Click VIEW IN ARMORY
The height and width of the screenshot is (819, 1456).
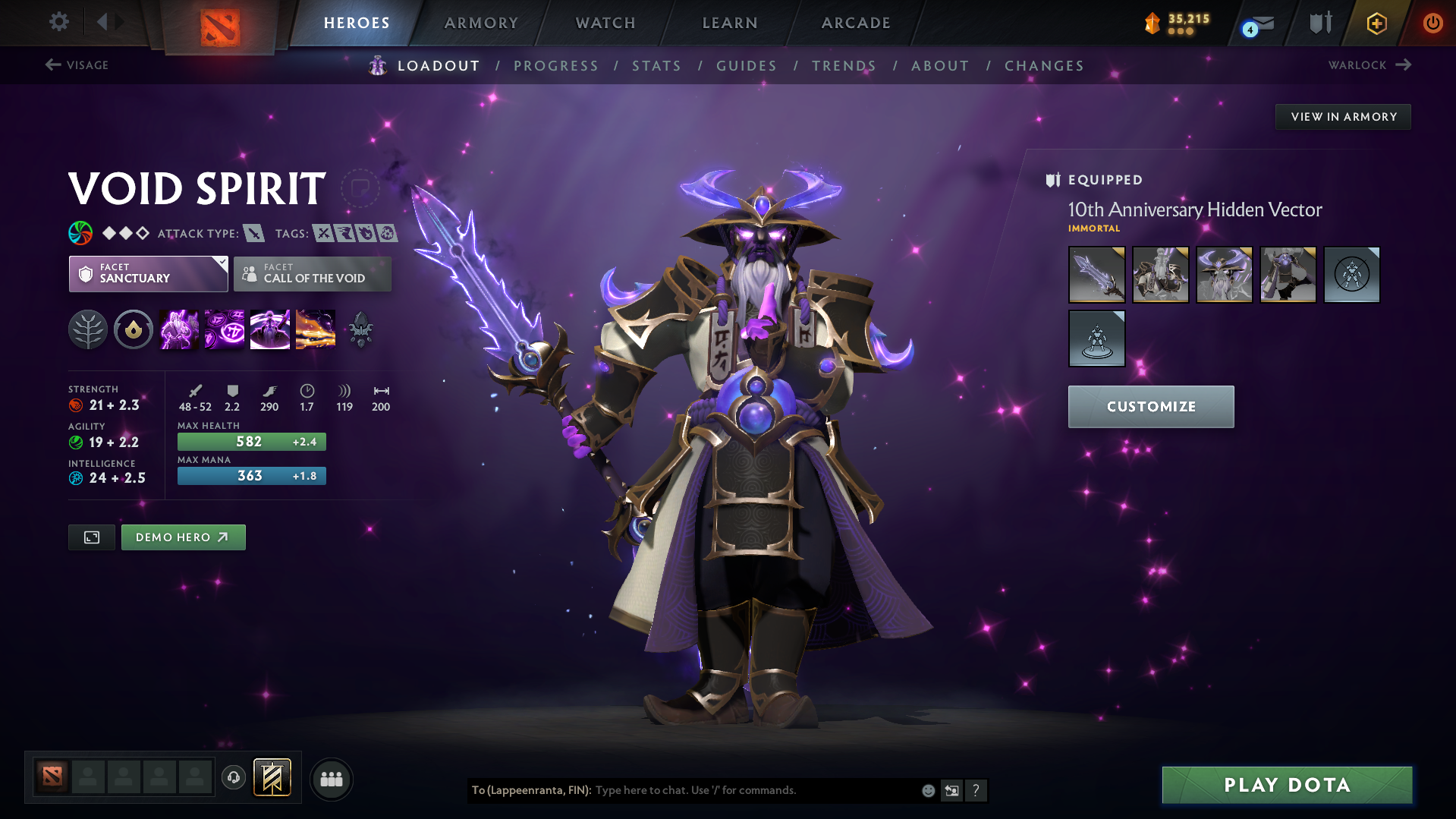1342,116
